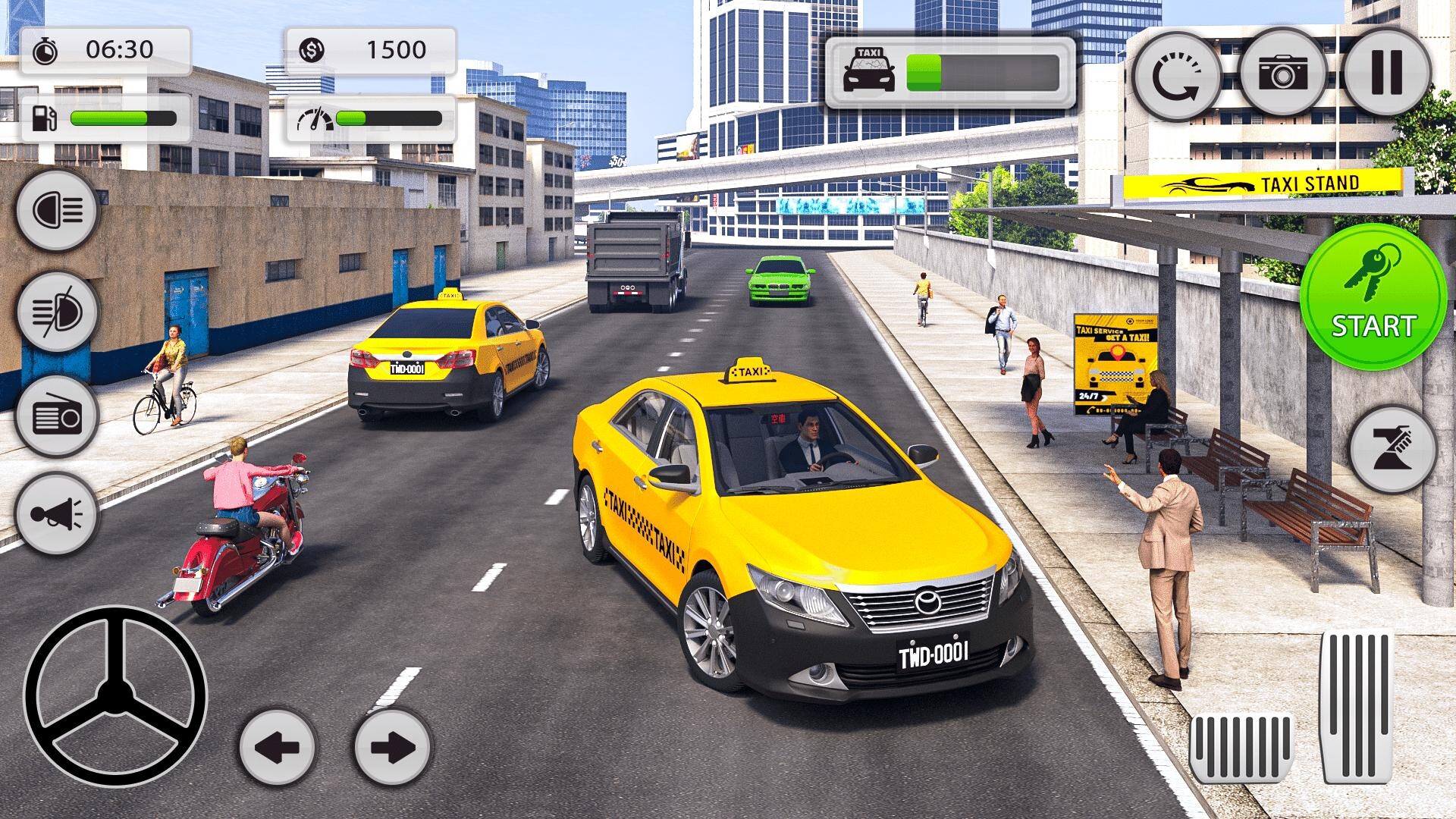This screenshot has width=1456, height=819.
Task: Open the radio button
Action: click(58, 416)
